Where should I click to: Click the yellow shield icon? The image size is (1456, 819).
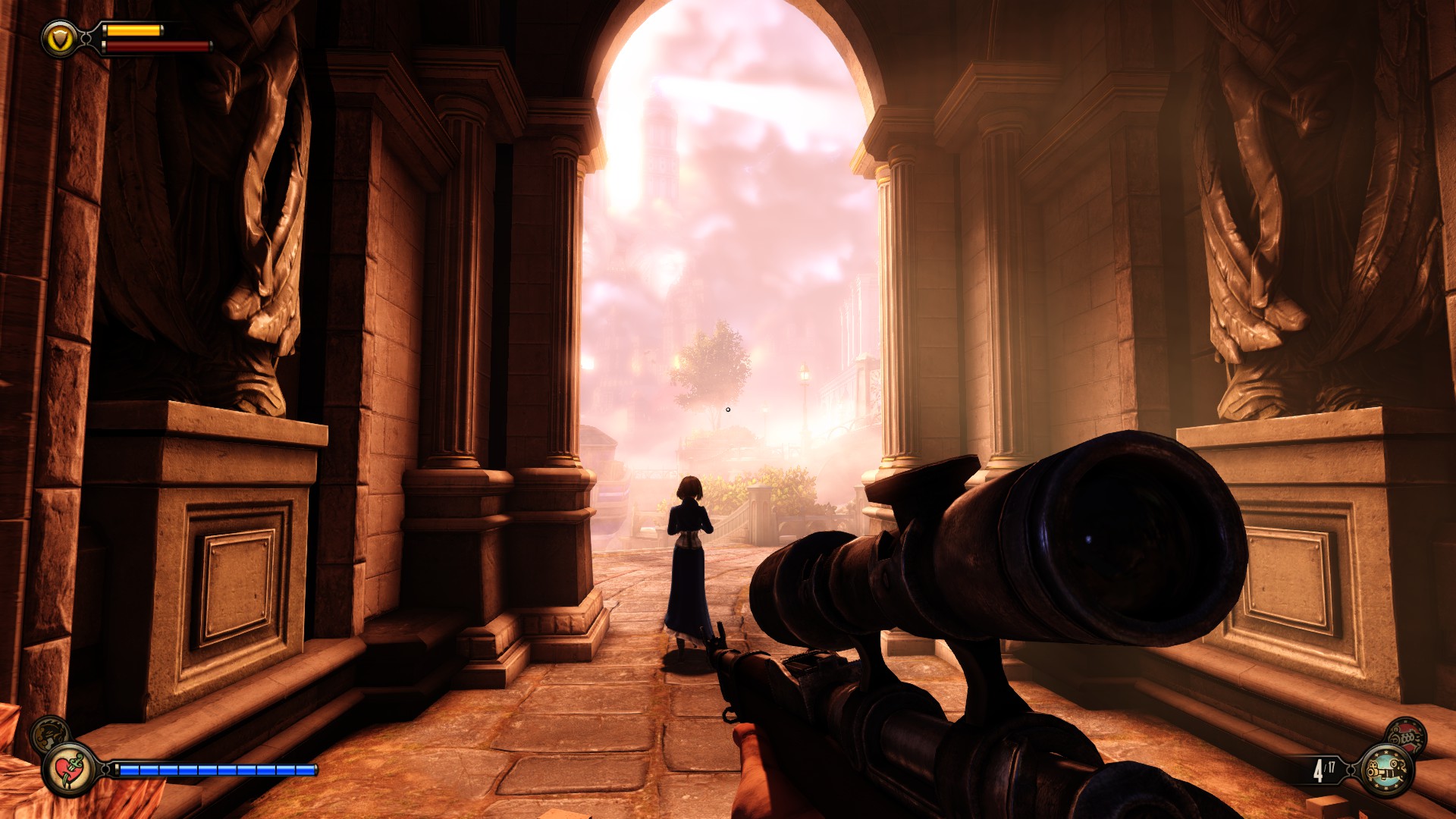(x=59, y=37)
